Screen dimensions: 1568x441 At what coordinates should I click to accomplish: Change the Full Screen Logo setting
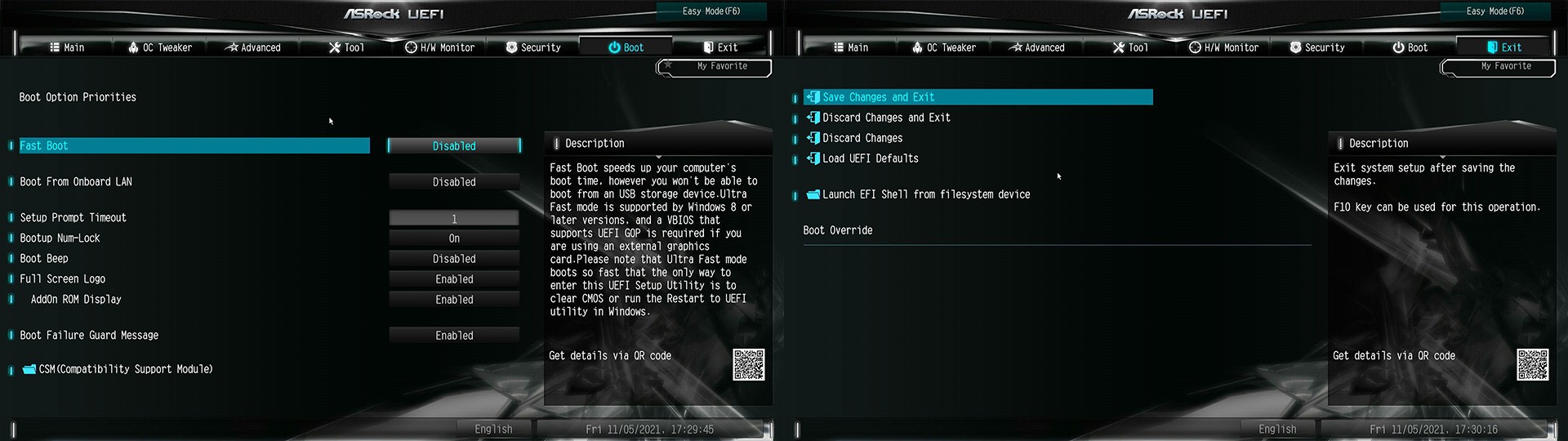point(454,279)
